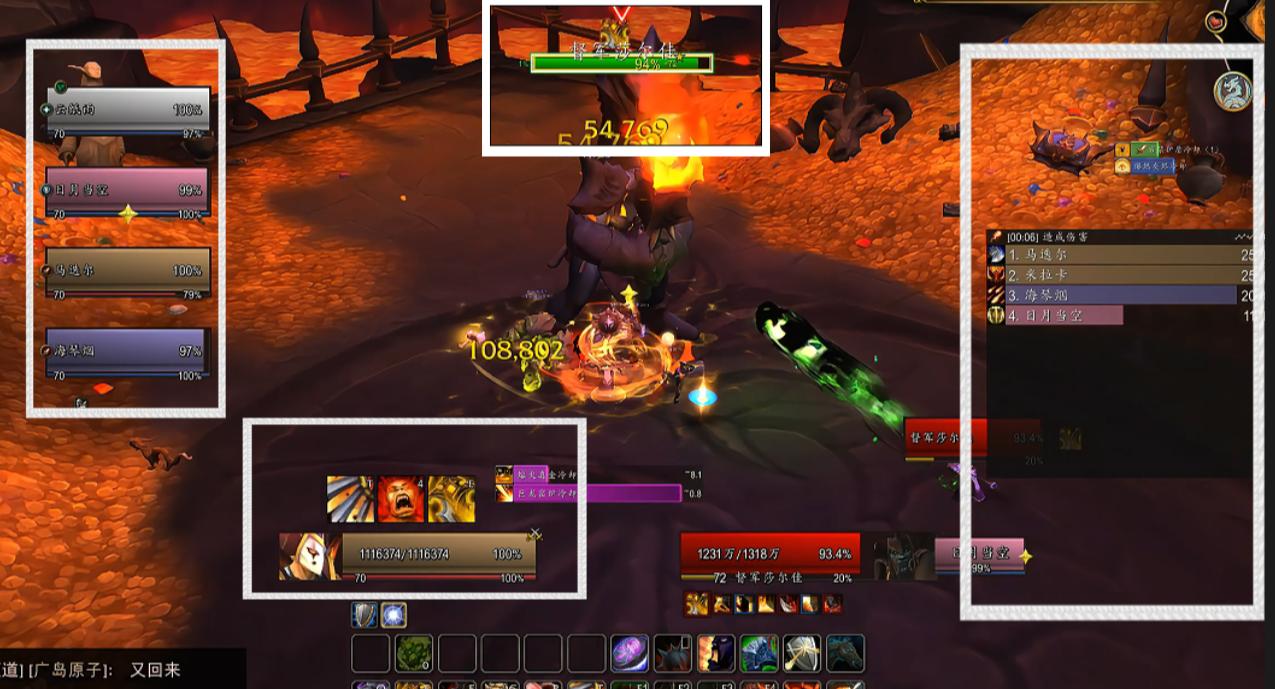The height and width of the screenshot is (689, 1275).
Task: Use the white shield with gold cross ability
Action: point(802,654)
